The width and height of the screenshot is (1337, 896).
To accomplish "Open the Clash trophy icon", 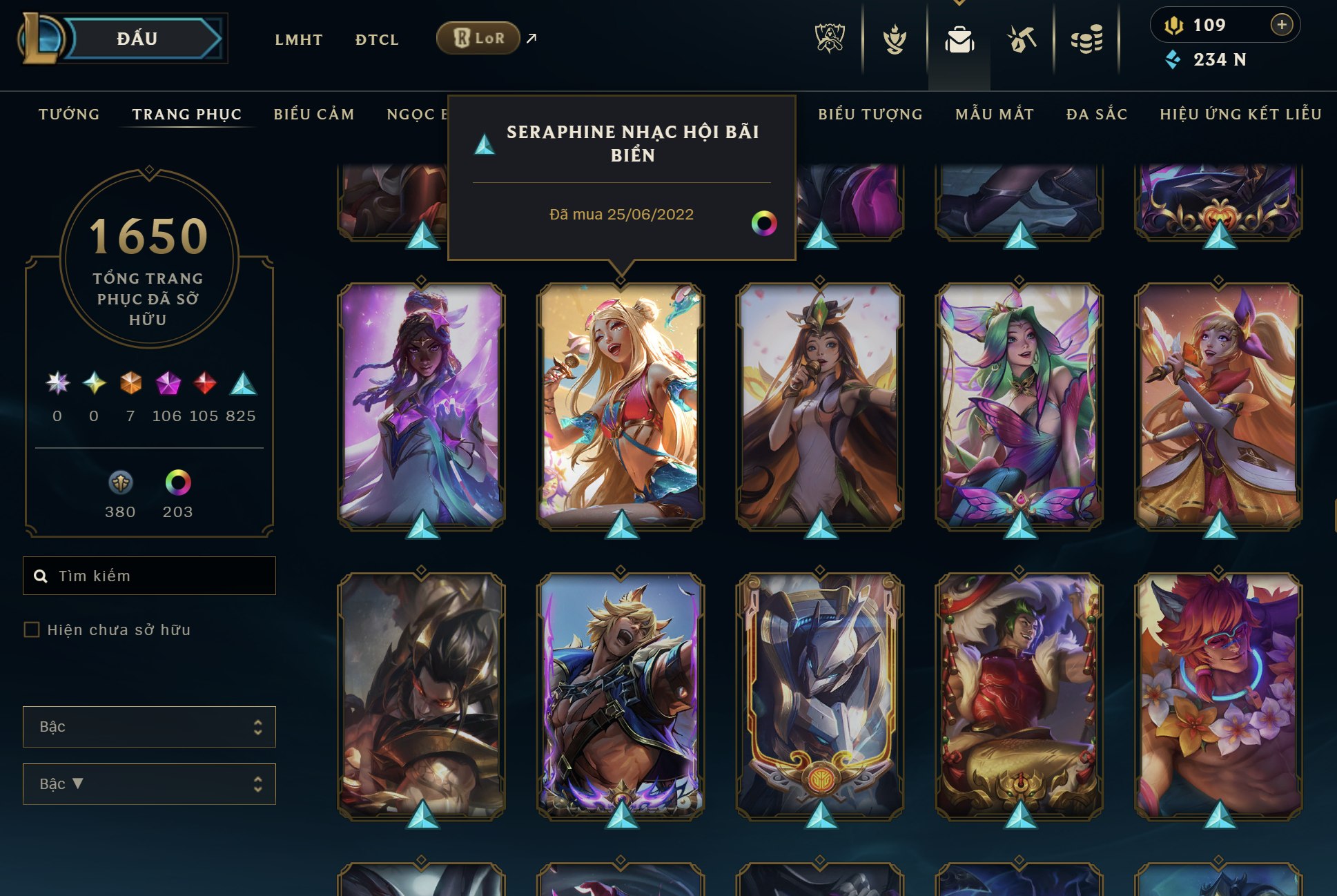I will click(x=894, y=39).
